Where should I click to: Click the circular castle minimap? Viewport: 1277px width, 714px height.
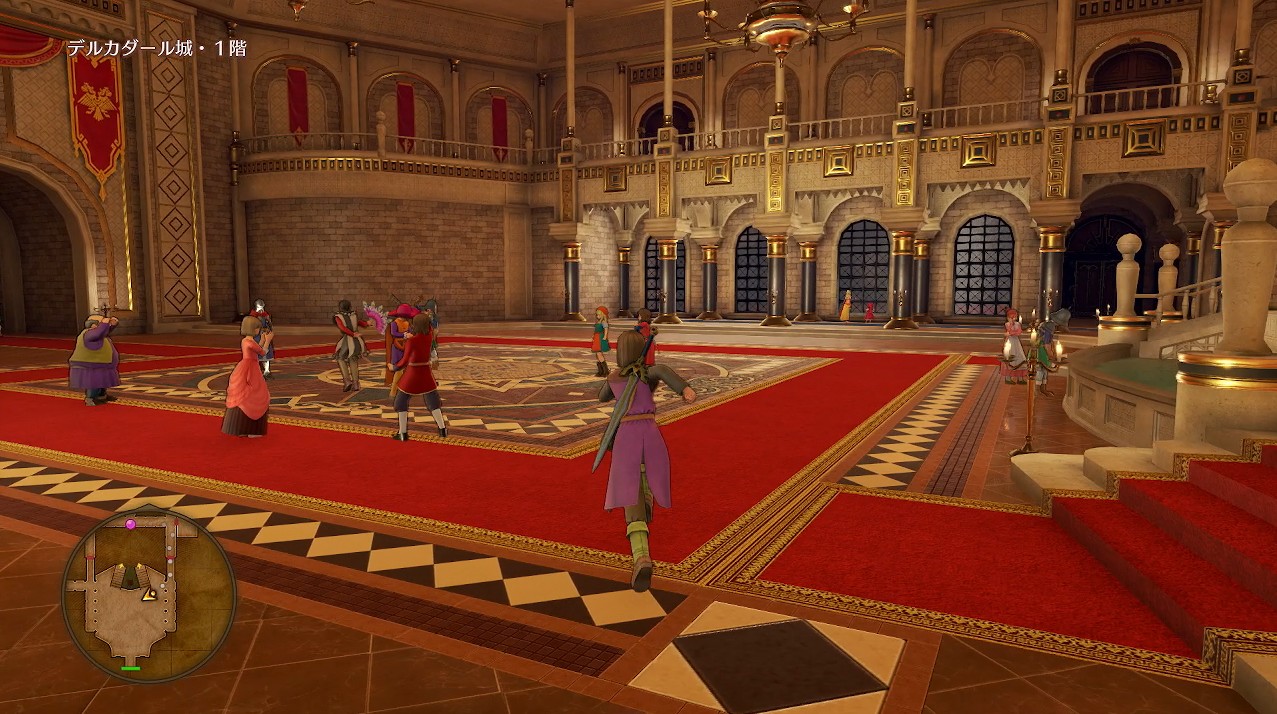click(149, 594)
